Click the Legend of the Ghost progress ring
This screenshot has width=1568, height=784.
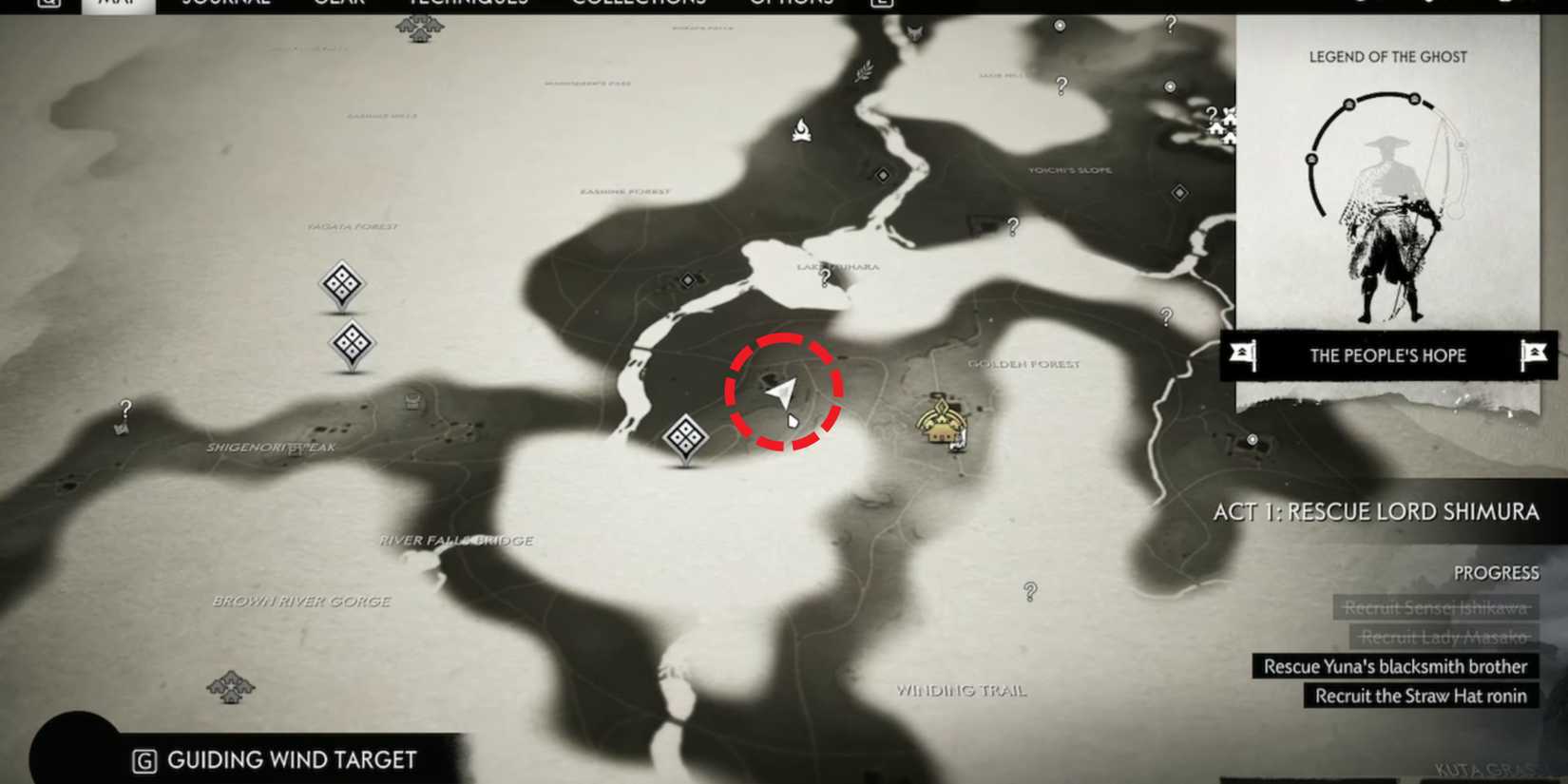tap(1383, 152)
